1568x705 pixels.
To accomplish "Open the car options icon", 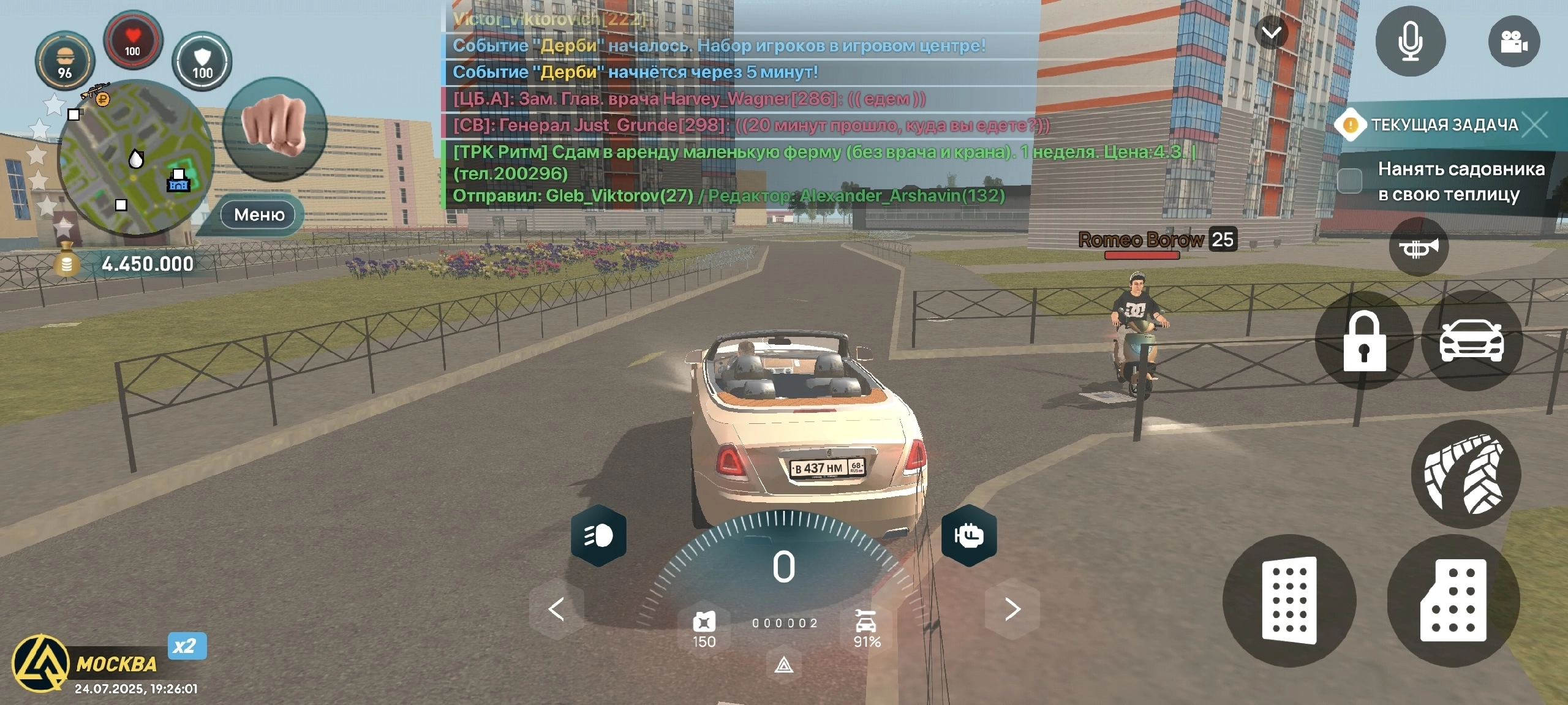I will pyautogui.click(x=1471, y=341).
